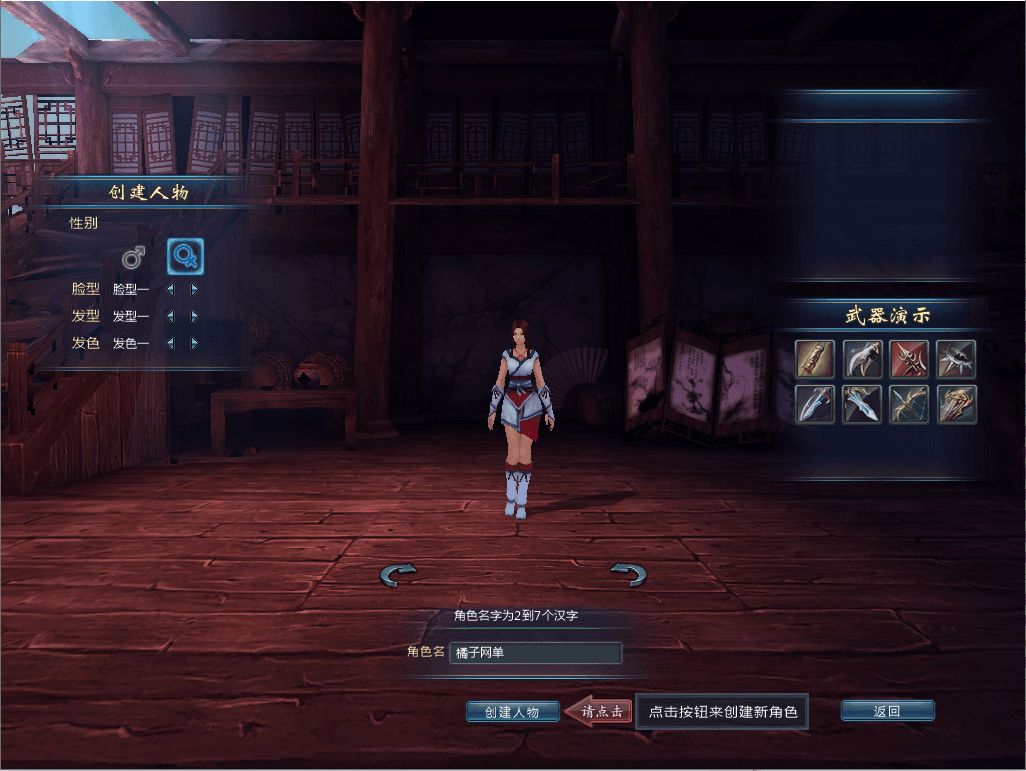Show the trident halberd weapon demo
The width and height of the screenshot is (1026, 771).
910,359
